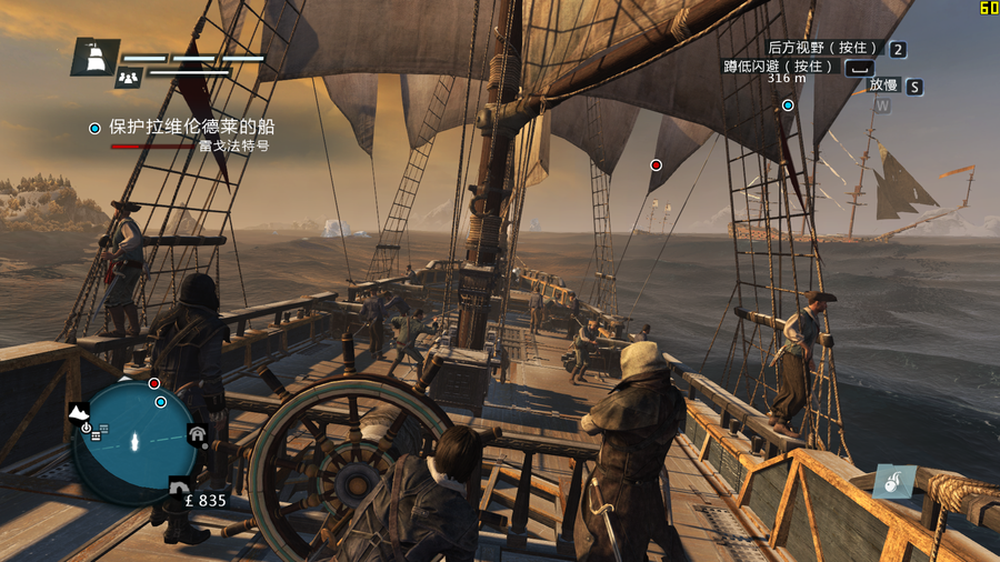Click the blue objective marker near 316 m
The width and height of the screenshot is (1000, 562).
click(x=788, y=105)
